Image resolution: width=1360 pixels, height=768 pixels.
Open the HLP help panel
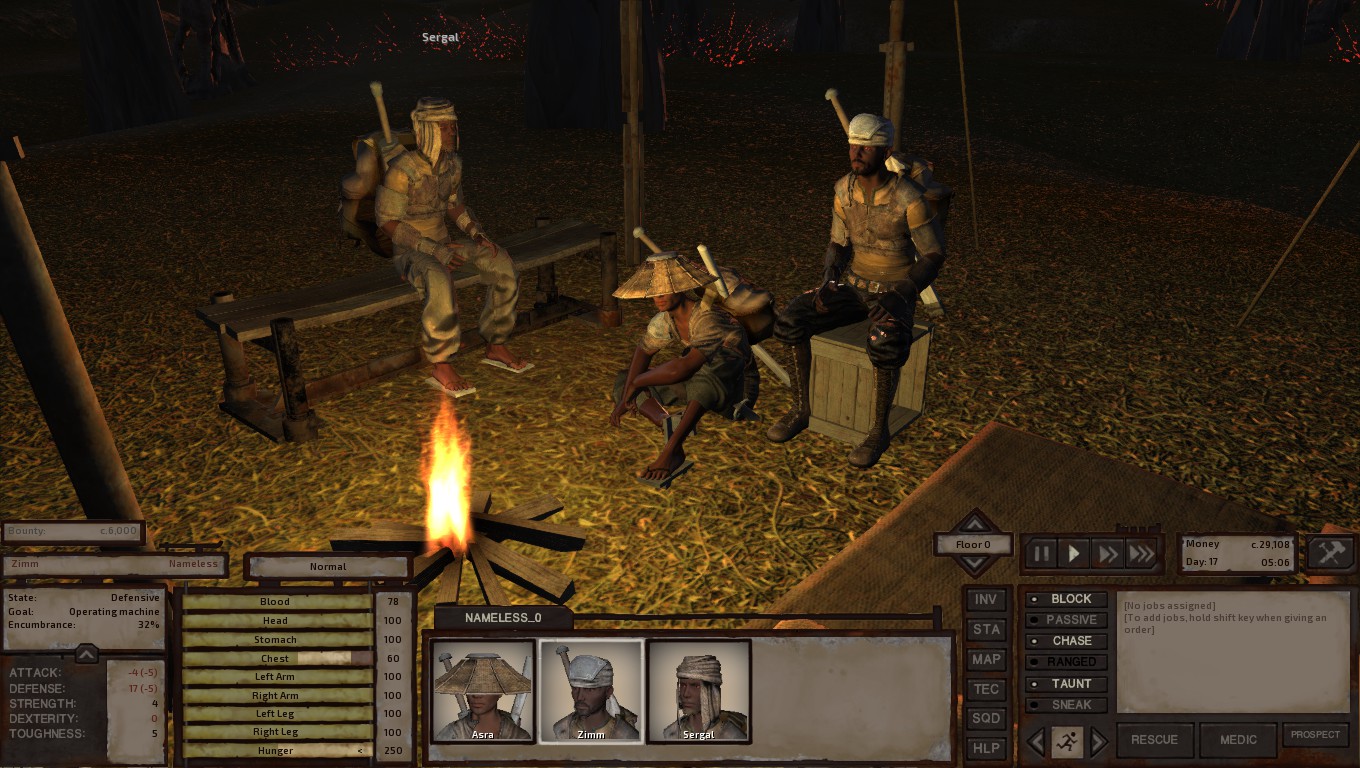tap(986, 748)
